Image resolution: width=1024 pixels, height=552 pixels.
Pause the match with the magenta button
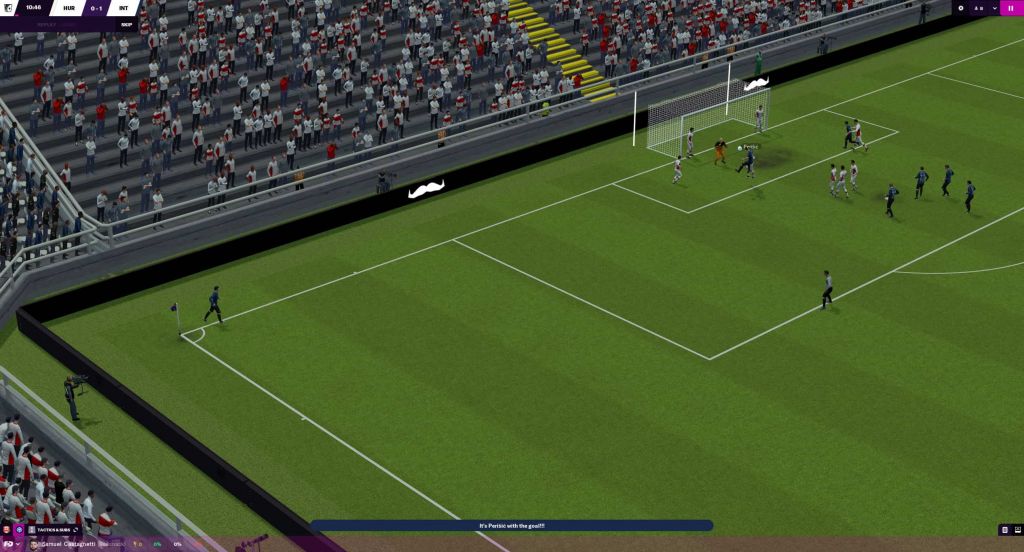coord(1009,8)
